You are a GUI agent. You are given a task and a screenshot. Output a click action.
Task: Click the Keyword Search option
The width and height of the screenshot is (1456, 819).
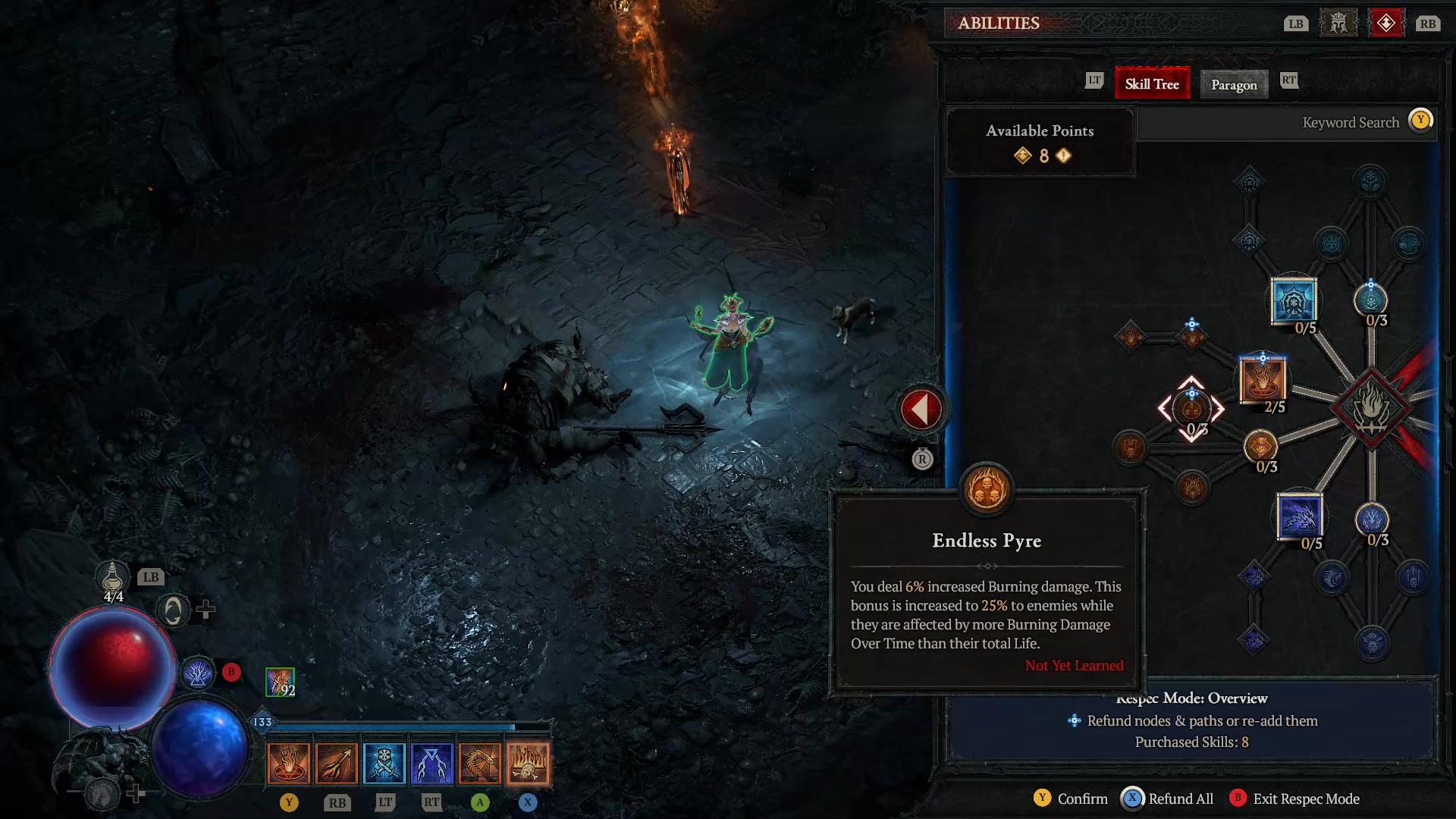tap(1350, 122)
